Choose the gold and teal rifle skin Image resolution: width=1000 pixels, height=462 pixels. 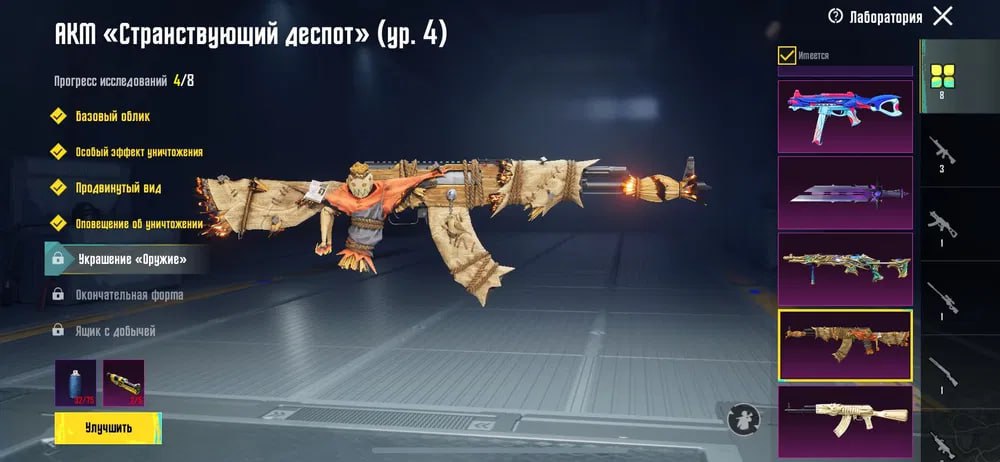click(x=845, y=269)
